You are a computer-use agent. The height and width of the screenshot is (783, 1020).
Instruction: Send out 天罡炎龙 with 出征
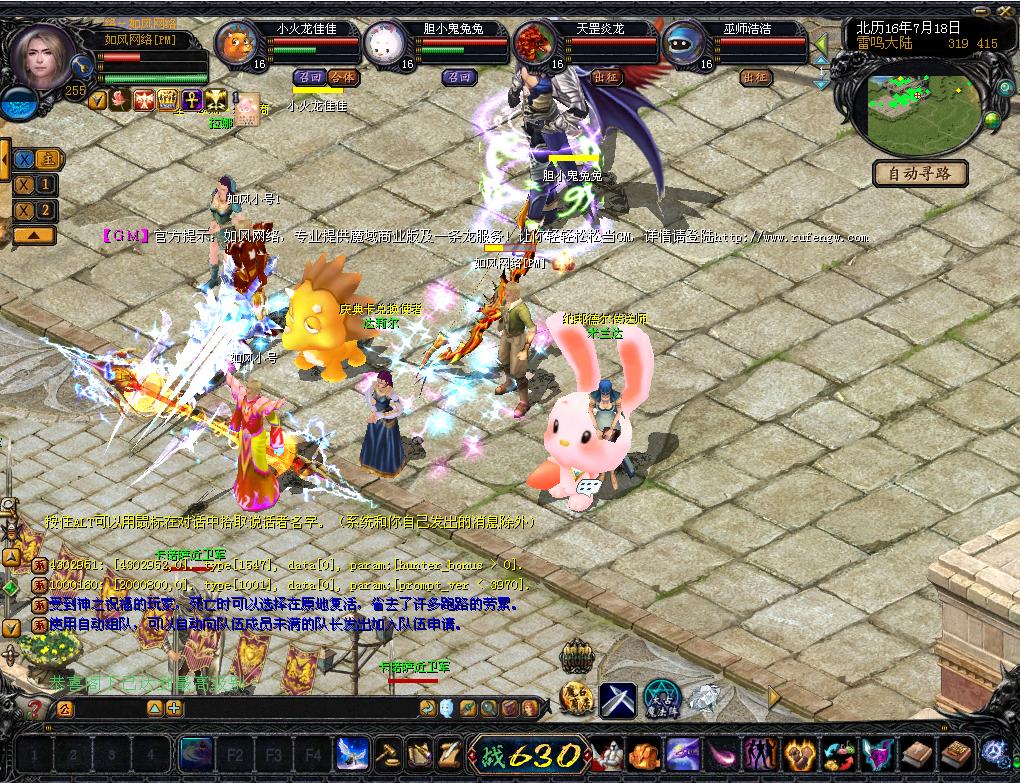(606, 77)
